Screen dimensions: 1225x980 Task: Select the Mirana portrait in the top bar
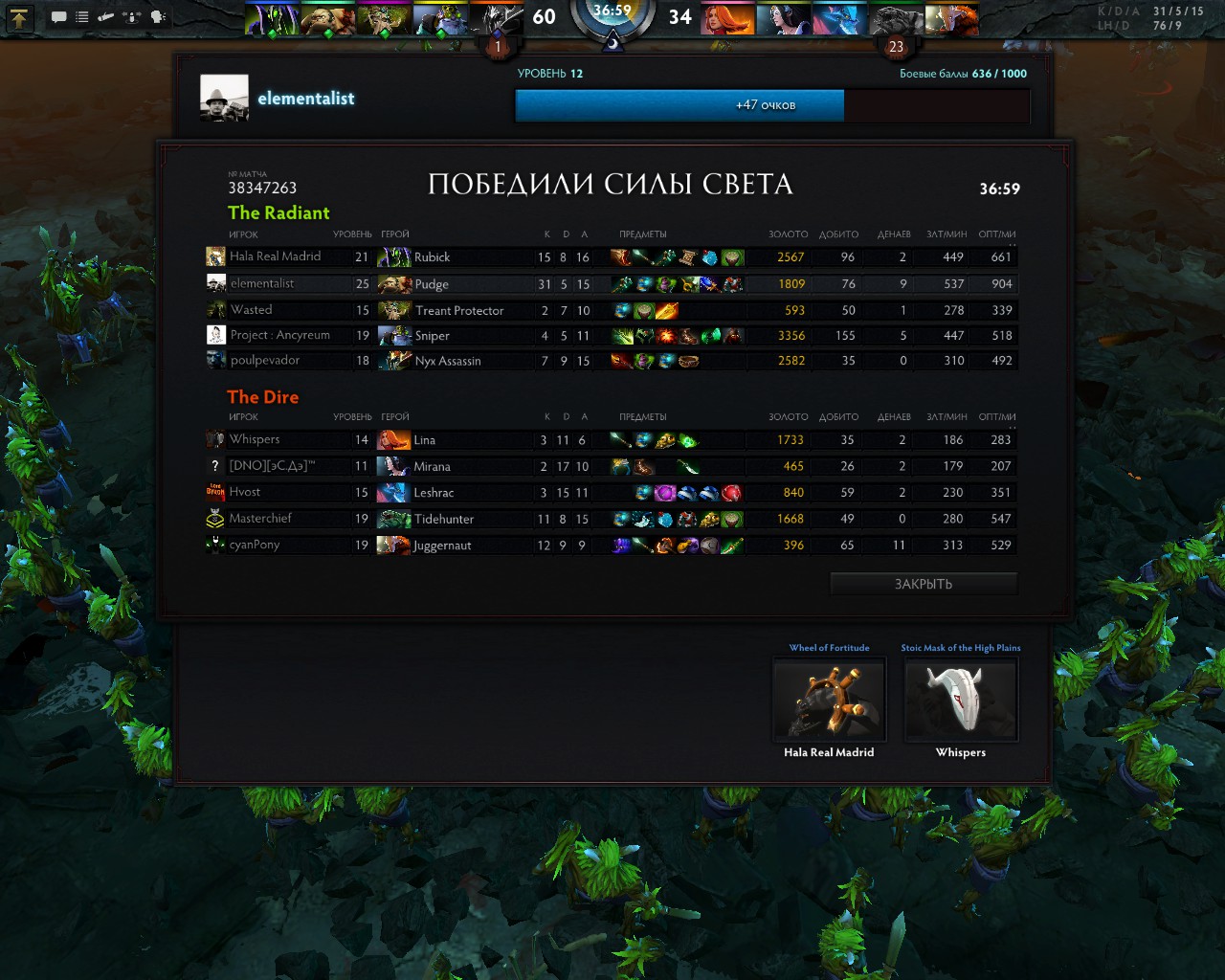(x=784, y=19)
